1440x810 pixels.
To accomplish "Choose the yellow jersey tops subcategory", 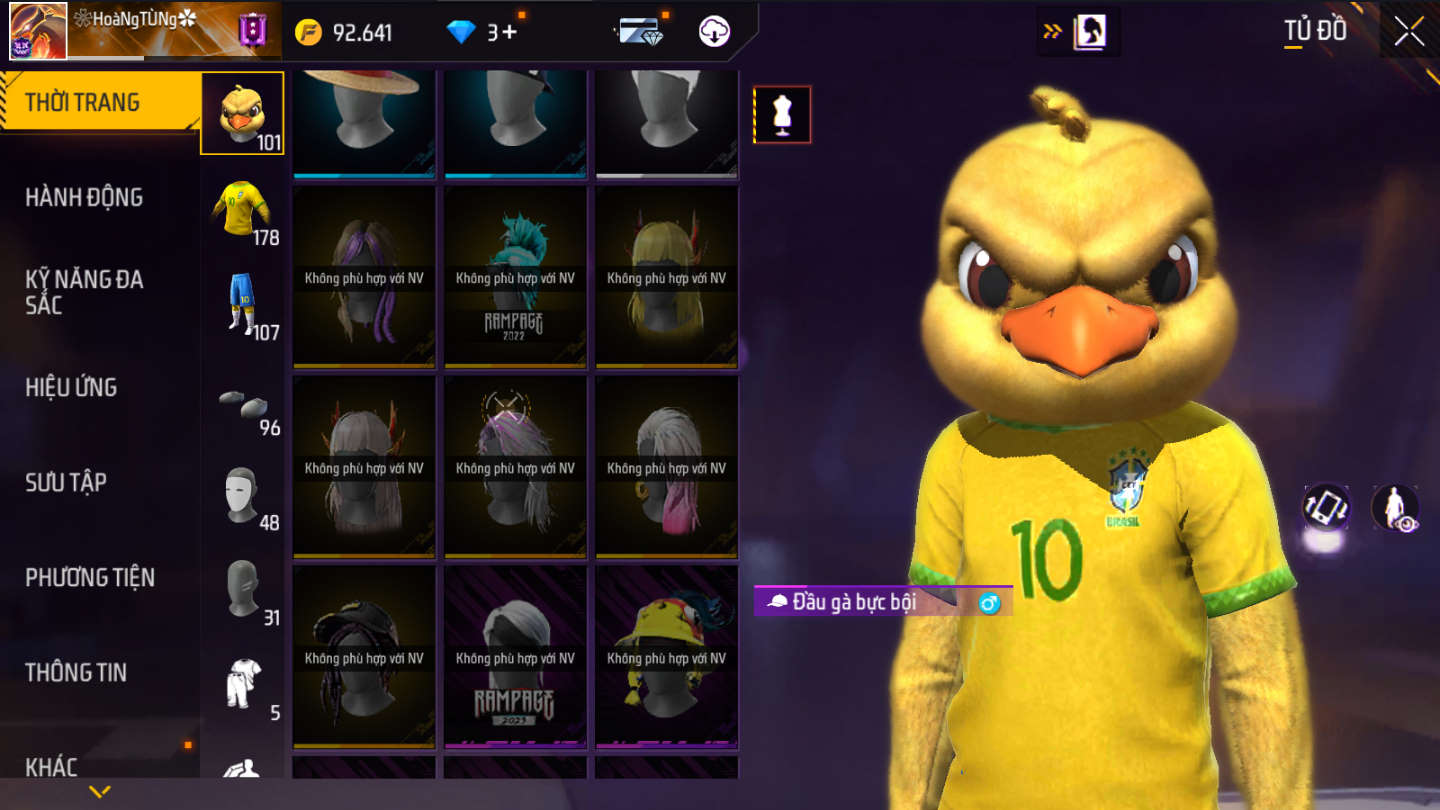I will click(242, 208).
